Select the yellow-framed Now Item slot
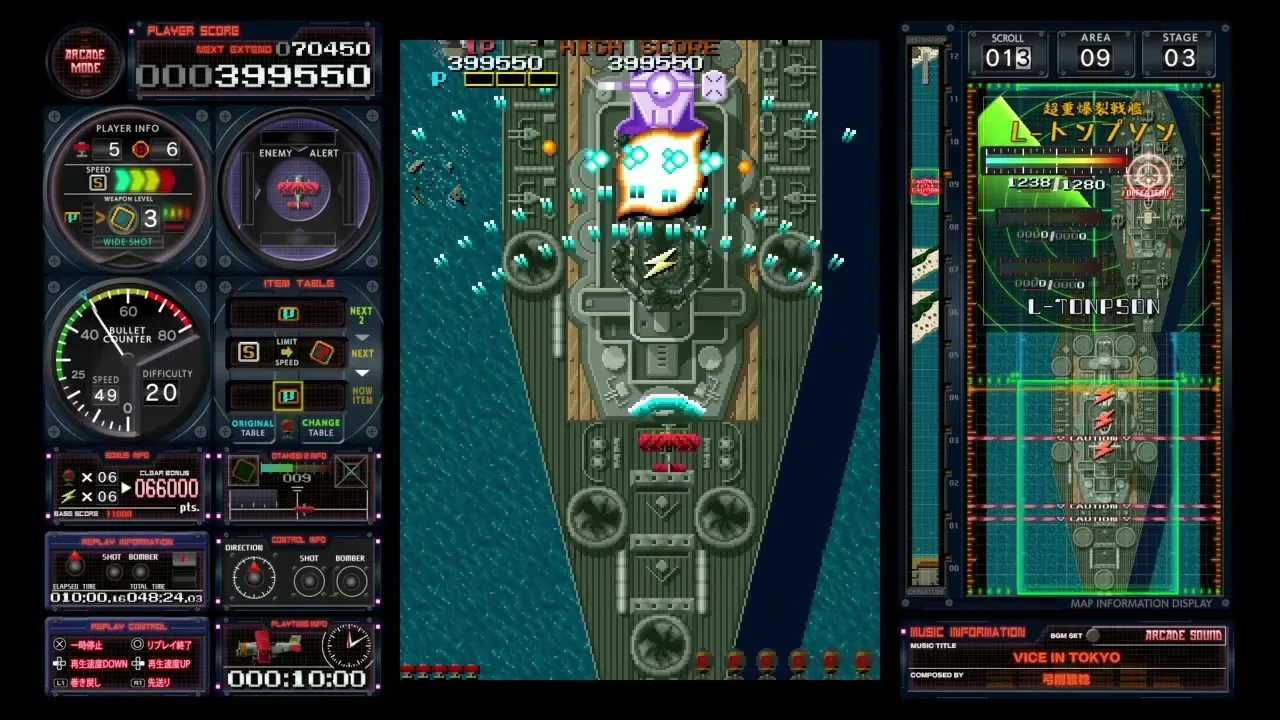 click(x=288, y=396)
